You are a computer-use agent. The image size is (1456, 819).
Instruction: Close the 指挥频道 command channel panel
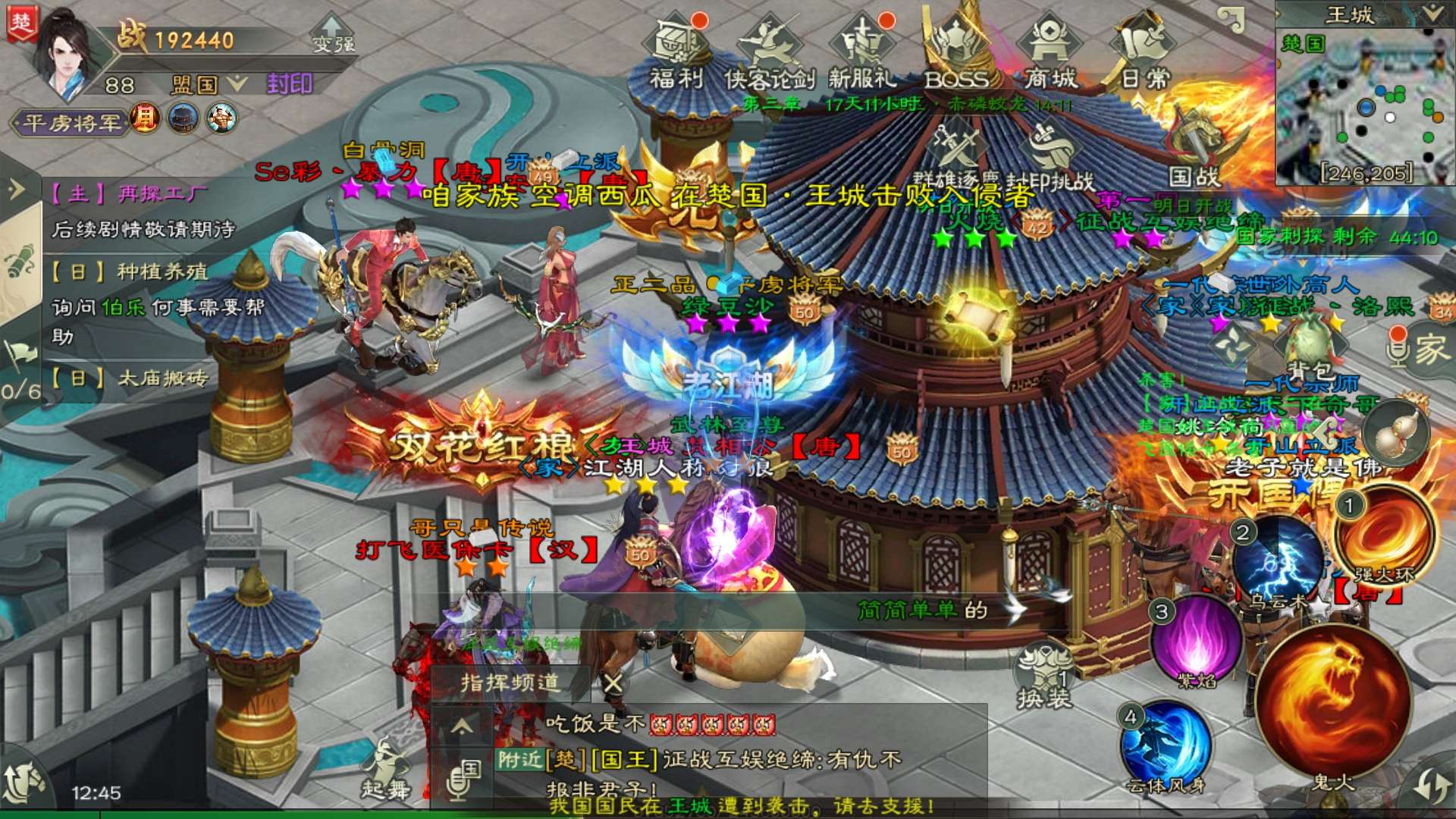[x=613, y=683]
